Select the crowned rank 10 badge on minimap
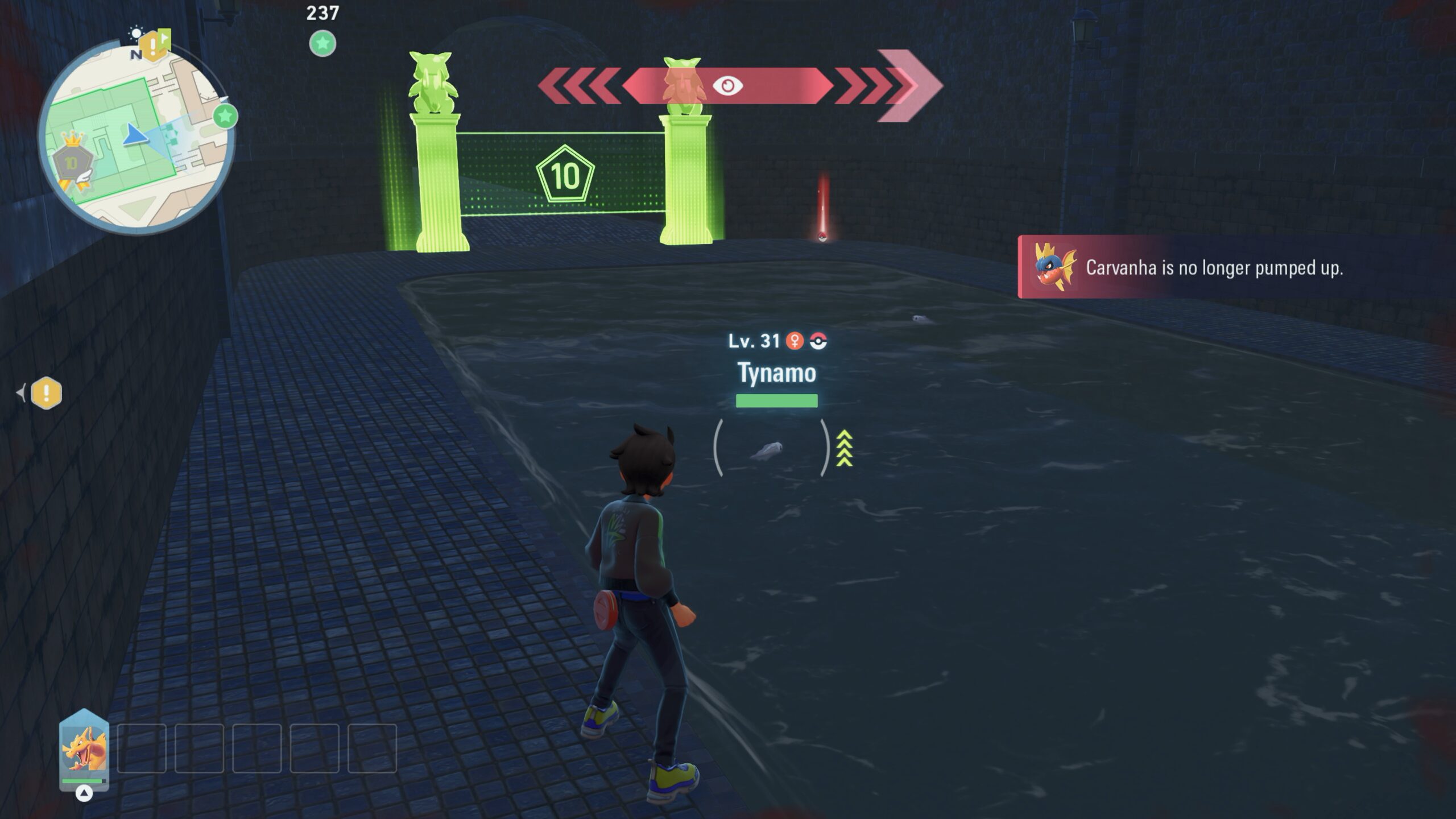The width and height of the screenshot is (1456, 819). point(71,161)
